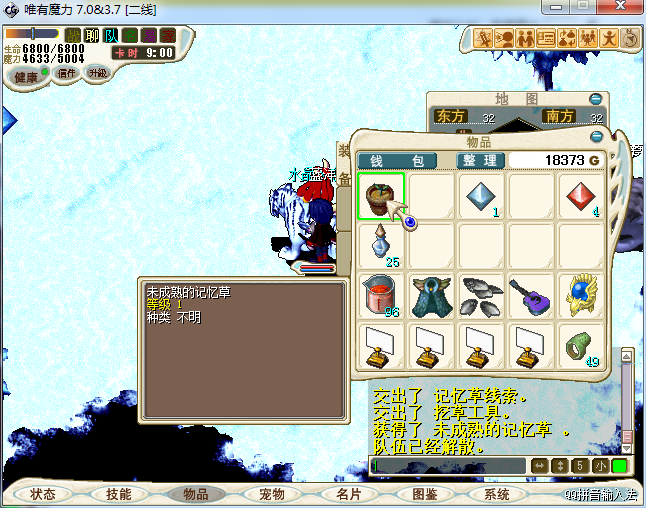
Task: Click the 整理 sort items button
Action: (478, 160)
